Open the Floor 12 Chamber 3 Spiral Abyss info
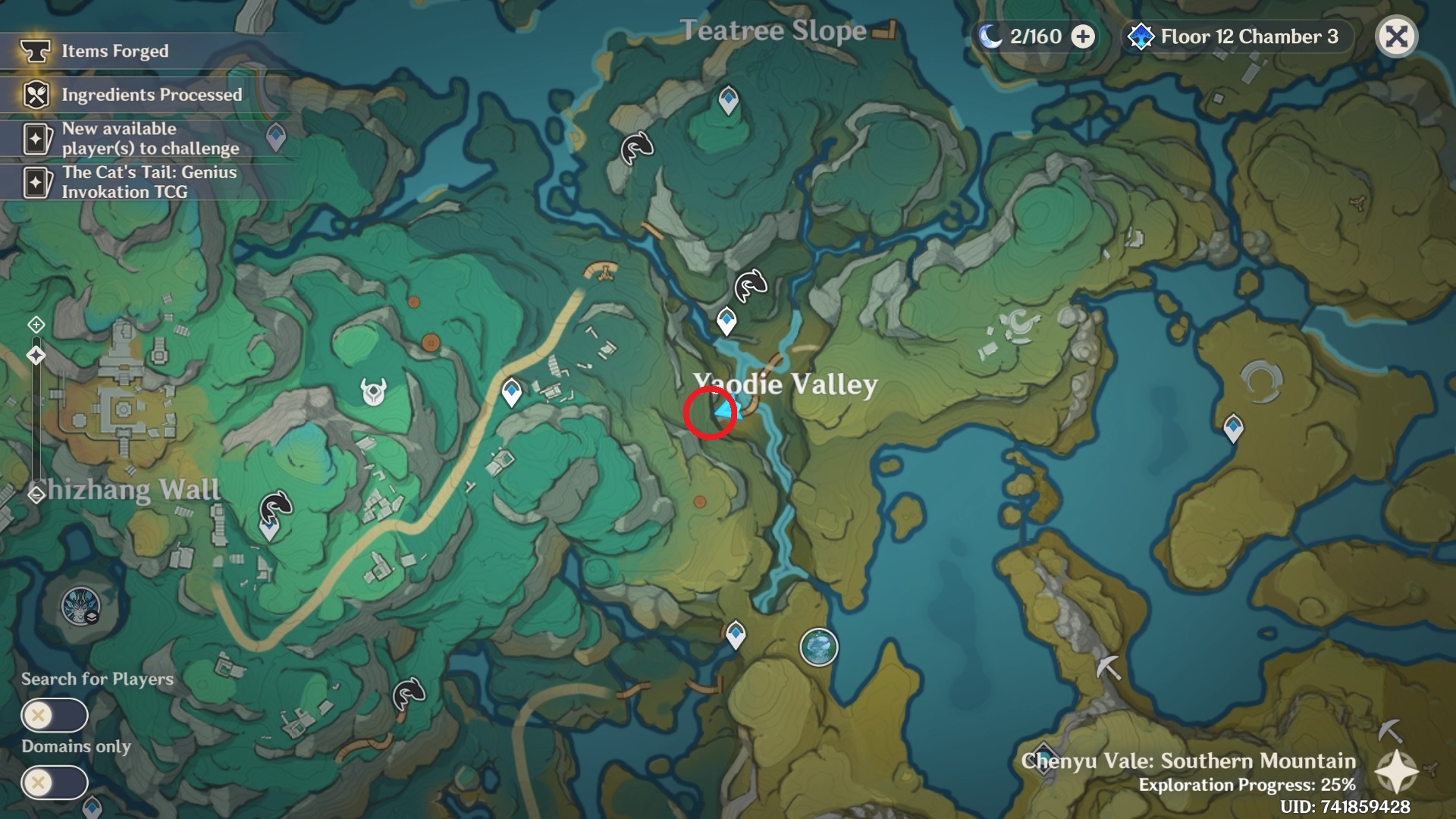This screenshot has width=1456, height=819. coord(1236,36)
